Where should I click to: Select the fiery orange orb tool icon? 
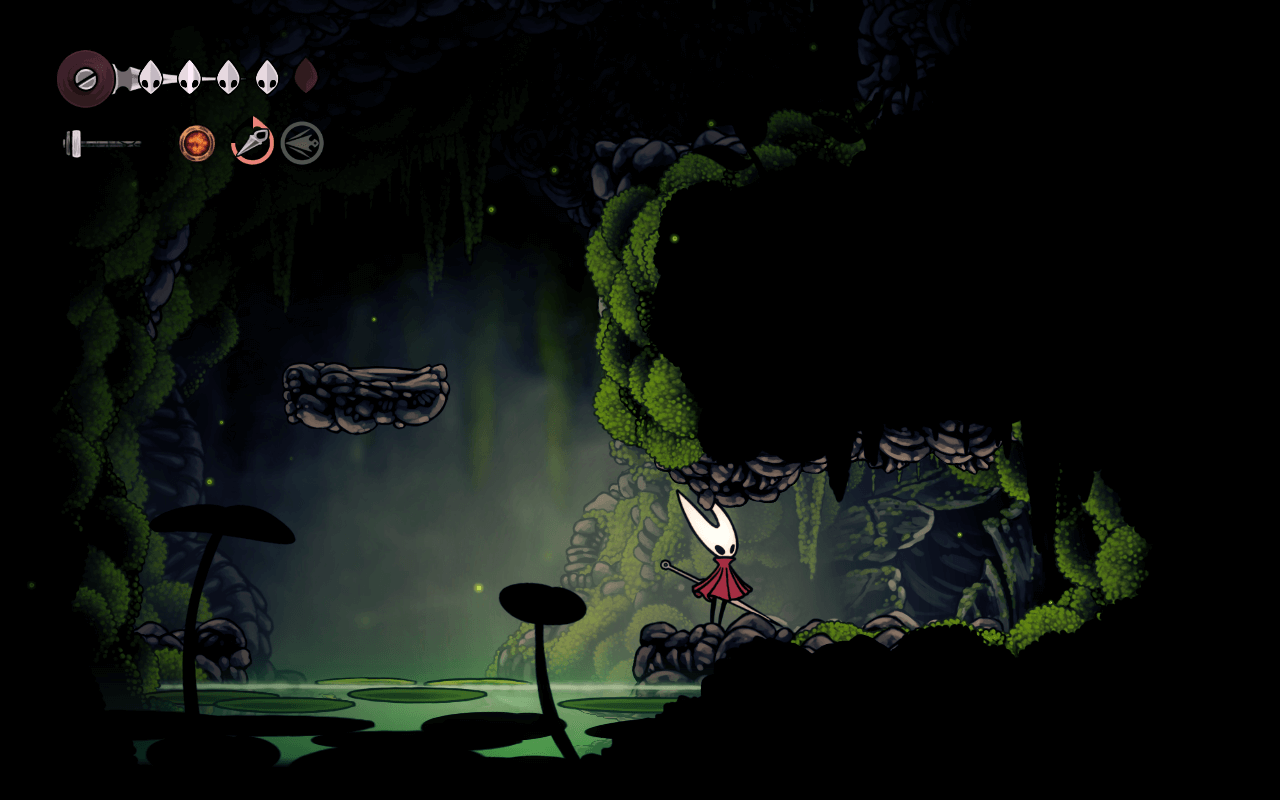(x=197, y=143)
